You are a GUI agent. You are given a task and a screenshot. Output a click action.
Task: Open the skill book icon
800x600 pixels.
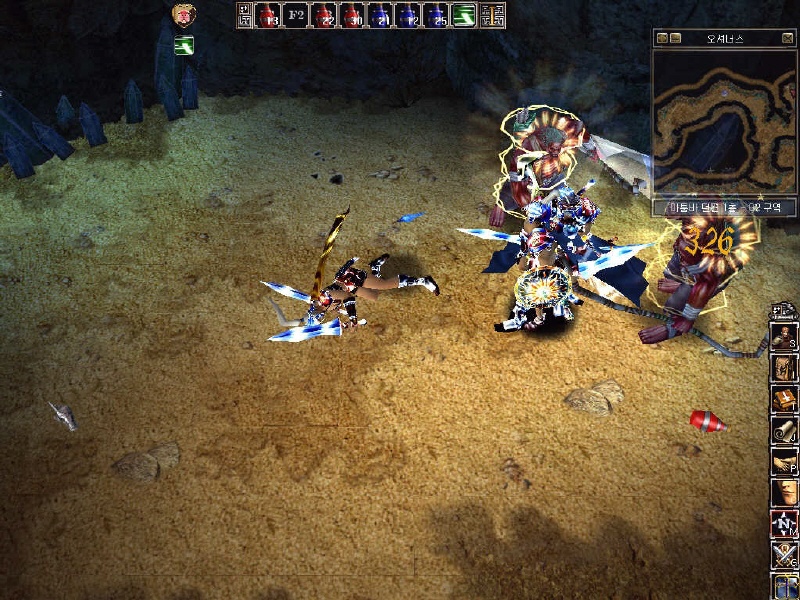(x=784, y=401)
